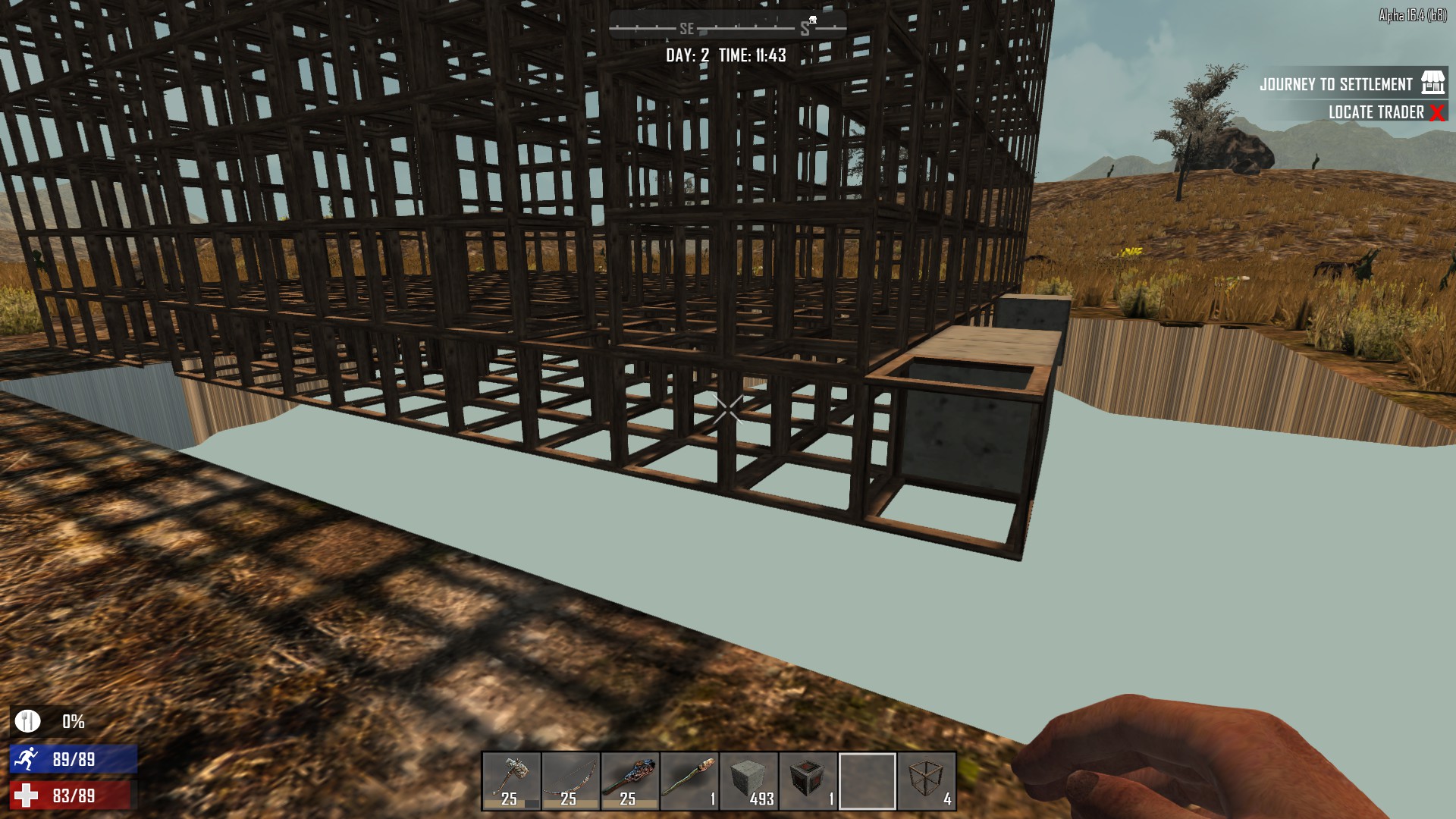1456x819 pixels.
Task: Click the highlighted empty hotbar slot
Action: pyautogui.click(x=867, y=781)
